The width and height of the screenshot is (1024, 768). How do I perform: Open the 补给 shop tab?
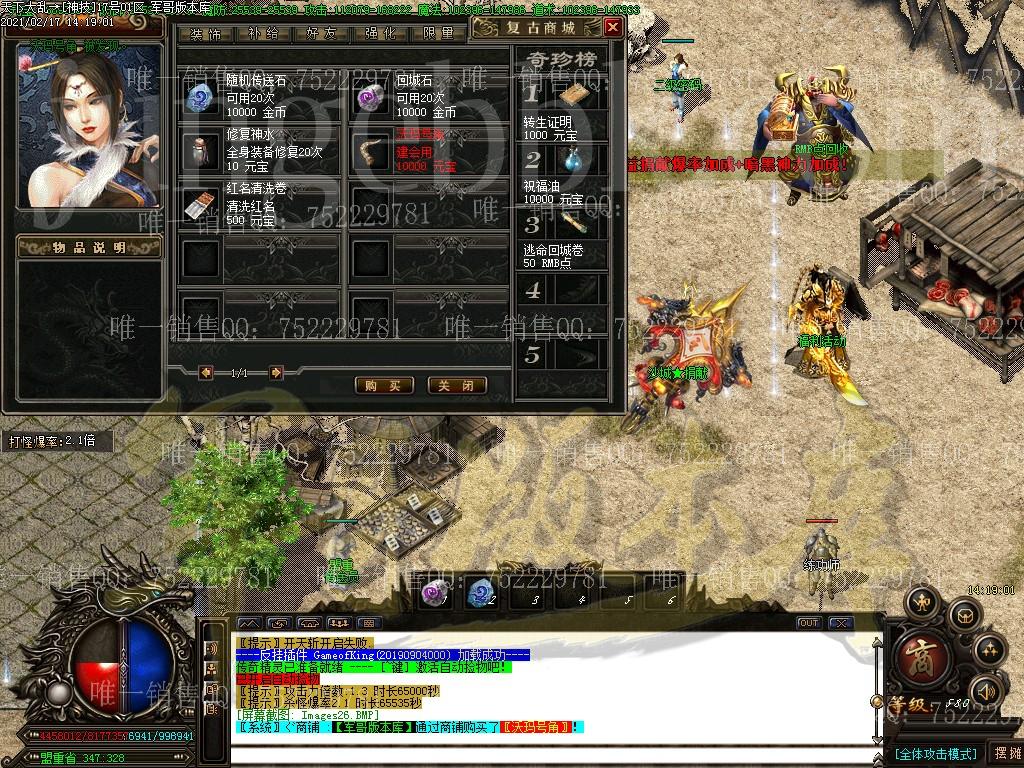pos(263,33)
